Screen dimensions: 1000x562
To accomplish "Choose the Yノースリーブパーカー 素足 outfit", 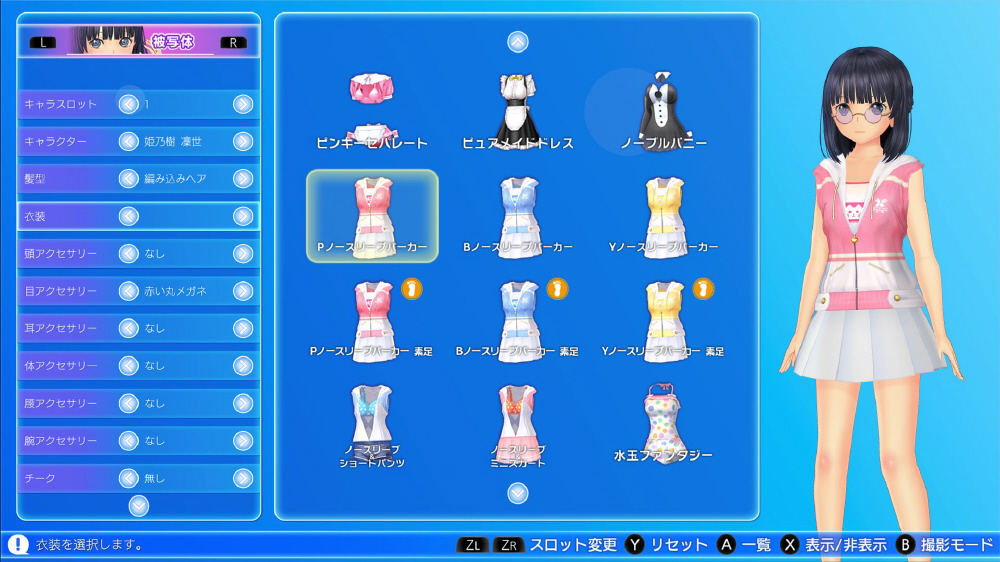I will tap(663, 320).
